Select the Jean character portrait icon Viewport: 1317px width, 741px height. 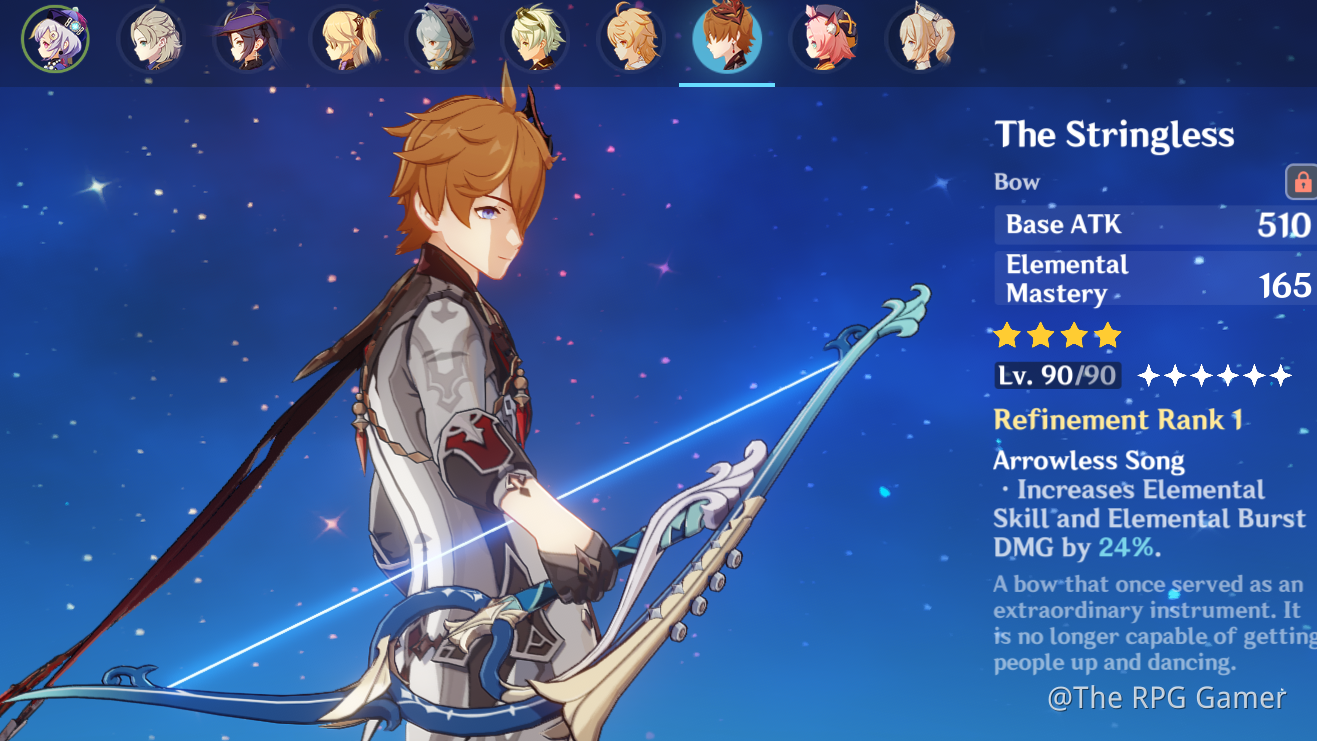pos(920,40)
